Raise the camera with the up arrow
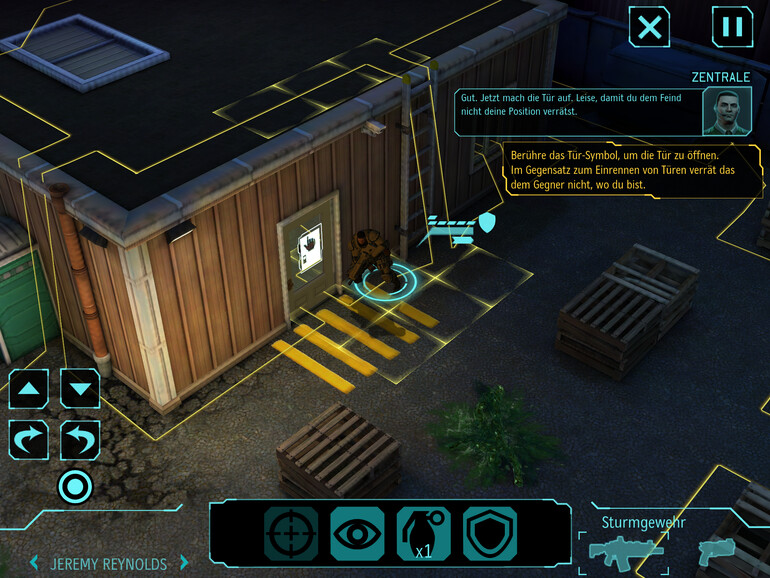This screenshot has height=578, width=770. pyautogui.click(x=29, y=388)
